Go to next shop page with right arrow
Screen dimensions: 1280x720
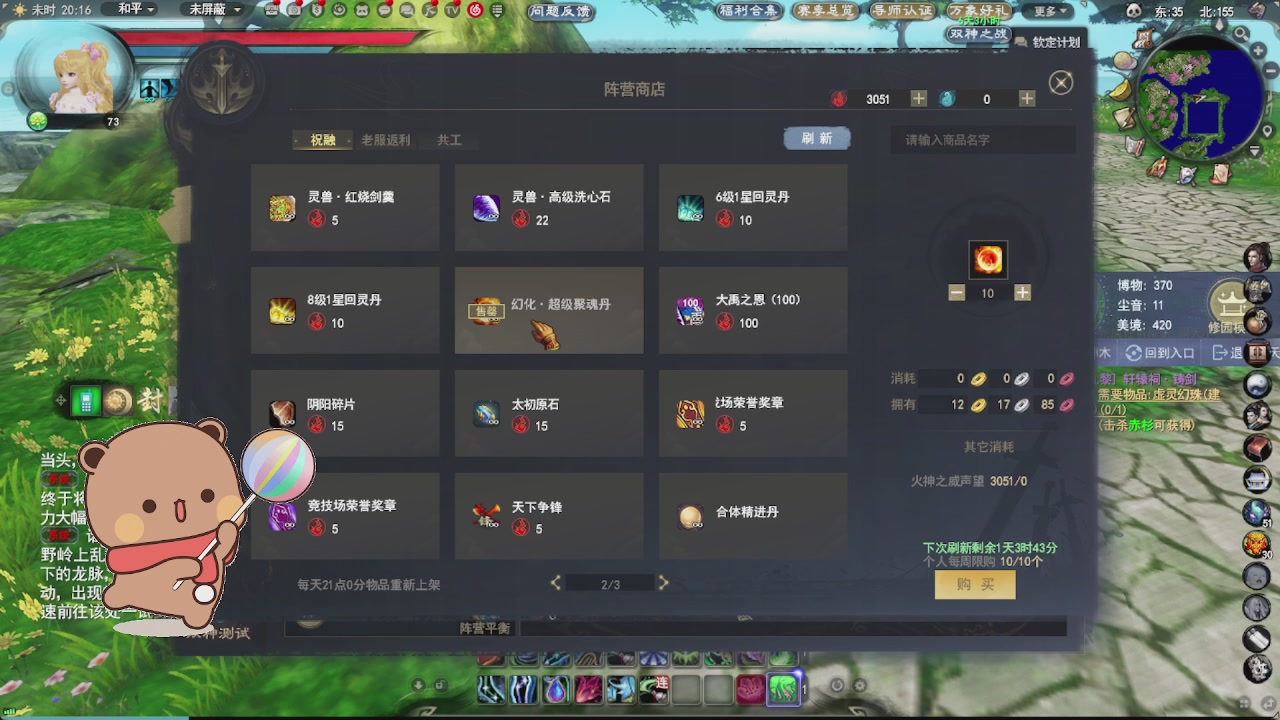tap(662, 581)
